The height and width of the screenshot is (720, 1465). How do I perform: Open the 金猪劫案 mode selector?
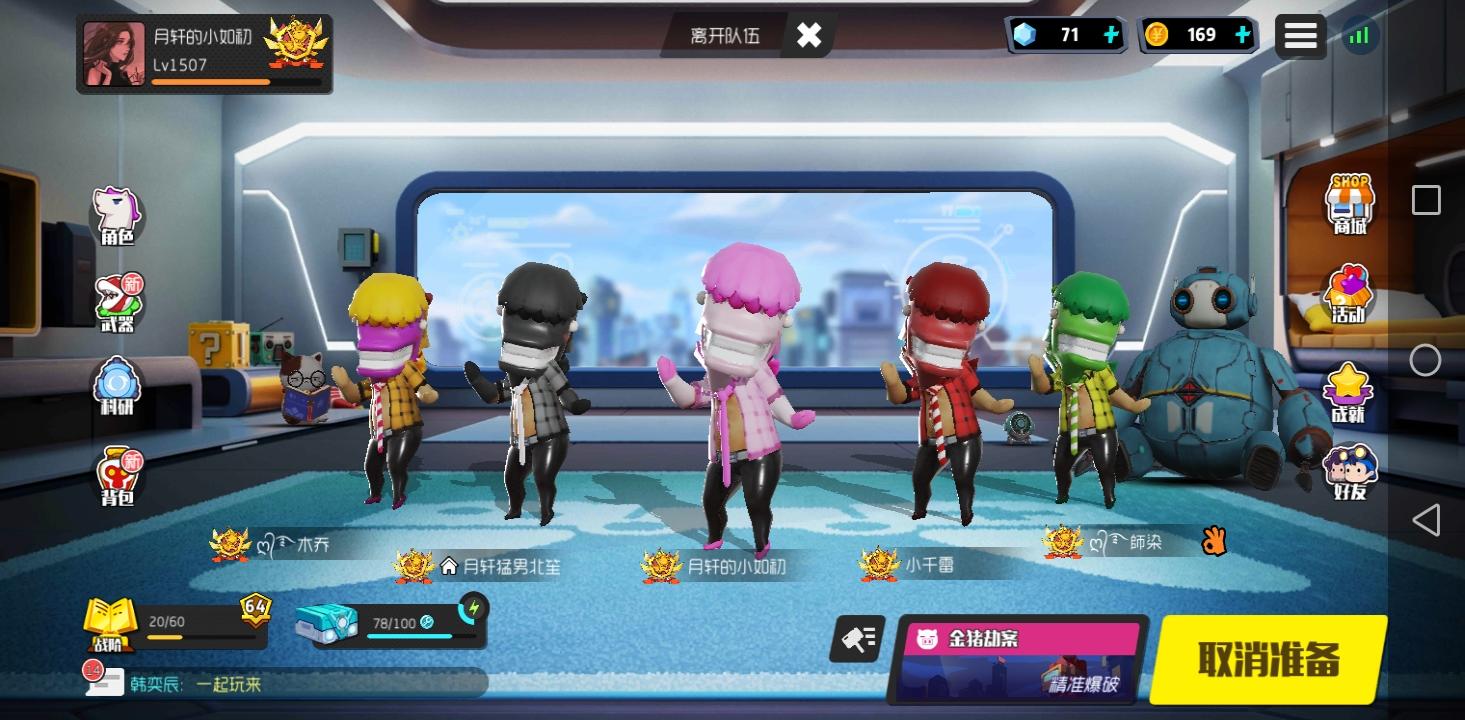(x=1022, y=655)
